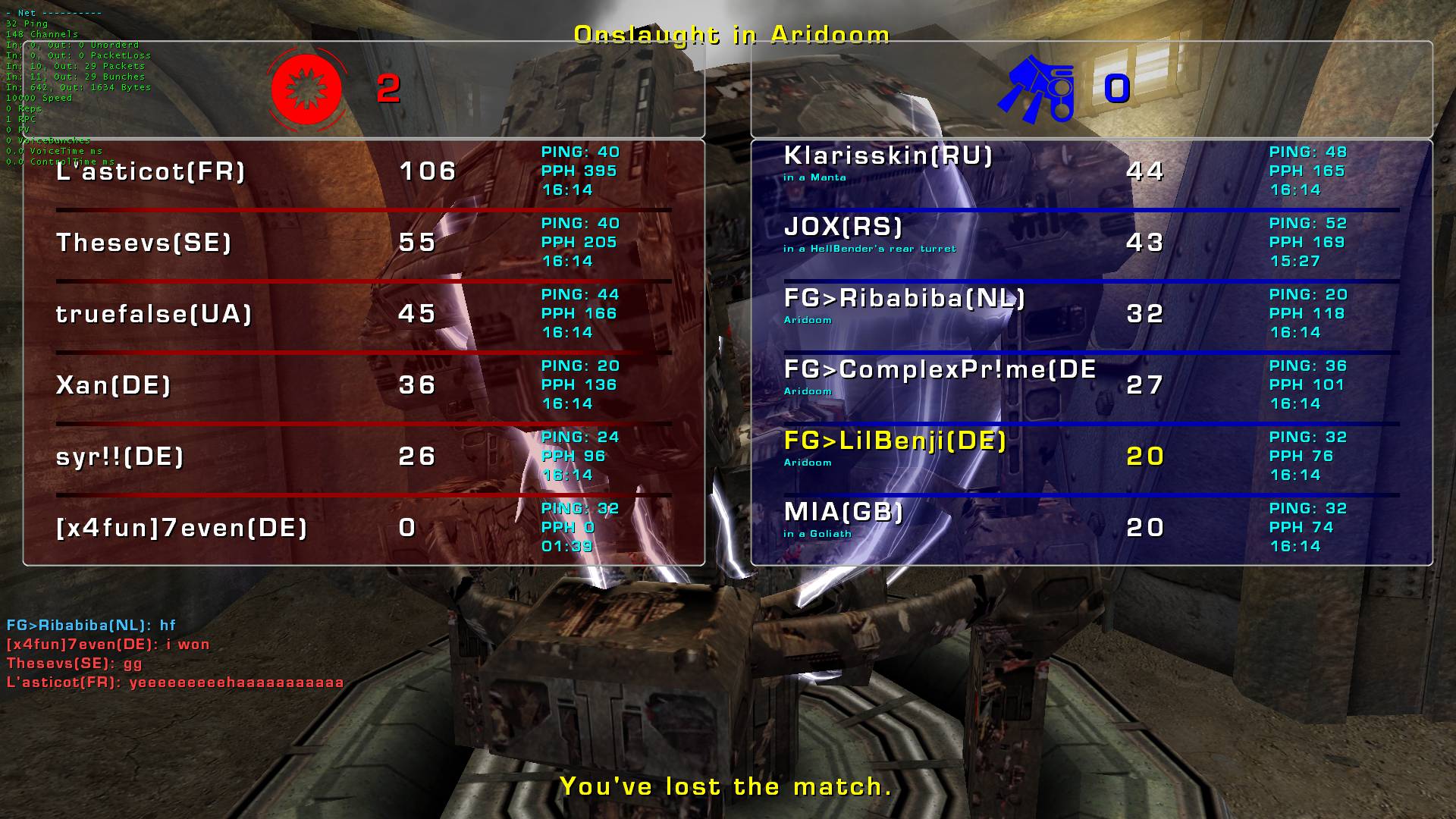1456x819 pixels.
Task: Select syr!!(DE) player row
Action: (121, 457)
